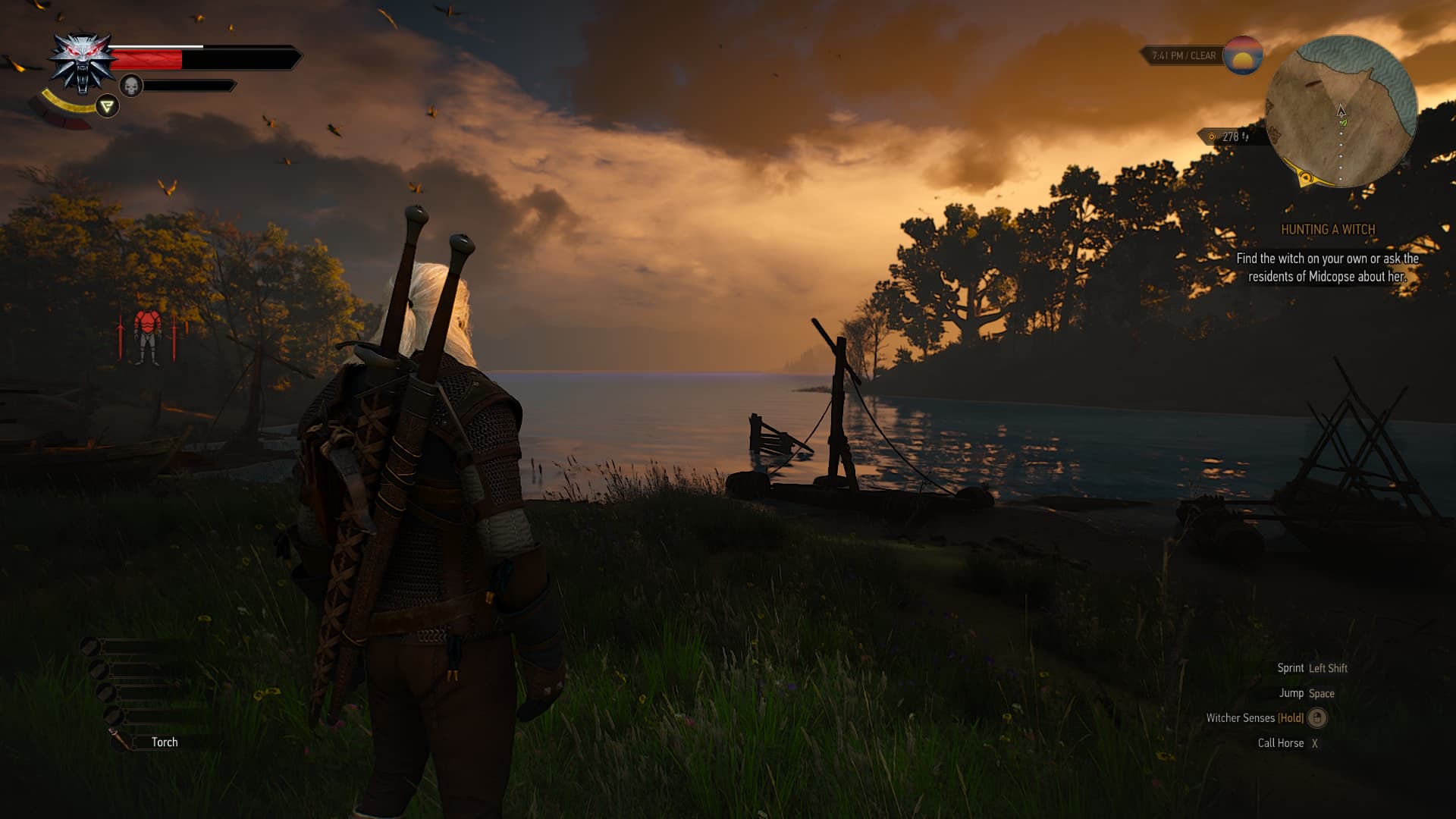Click the sunset time-of-day icon
The image size is (1456, 819).
pyautogui.click(x=1242, y=55)
